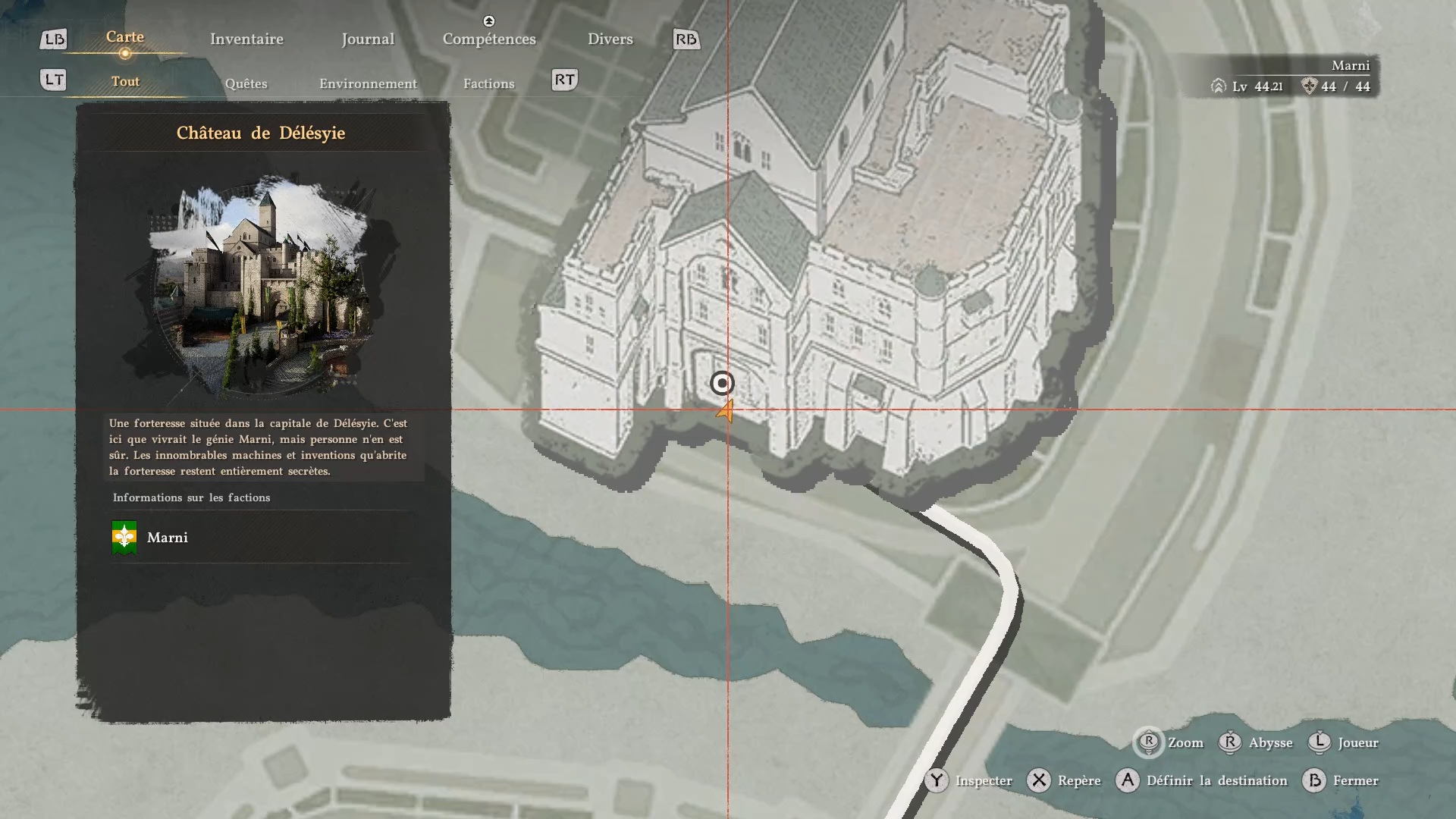The width and height of the screenshot is (1456, 819).
Task: Switch to the Carte tab
Action: 125,37
